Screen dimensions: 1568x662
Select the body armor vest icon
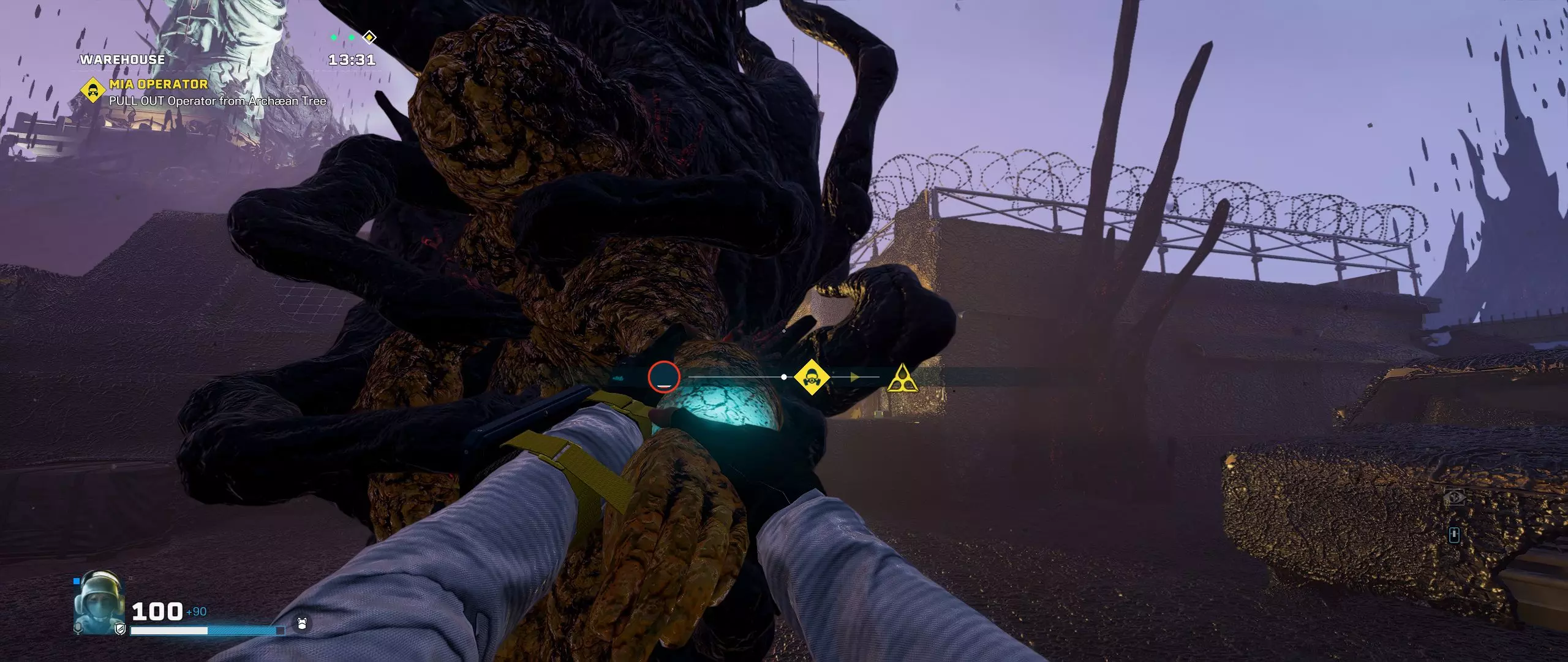(x=301, y=624)
